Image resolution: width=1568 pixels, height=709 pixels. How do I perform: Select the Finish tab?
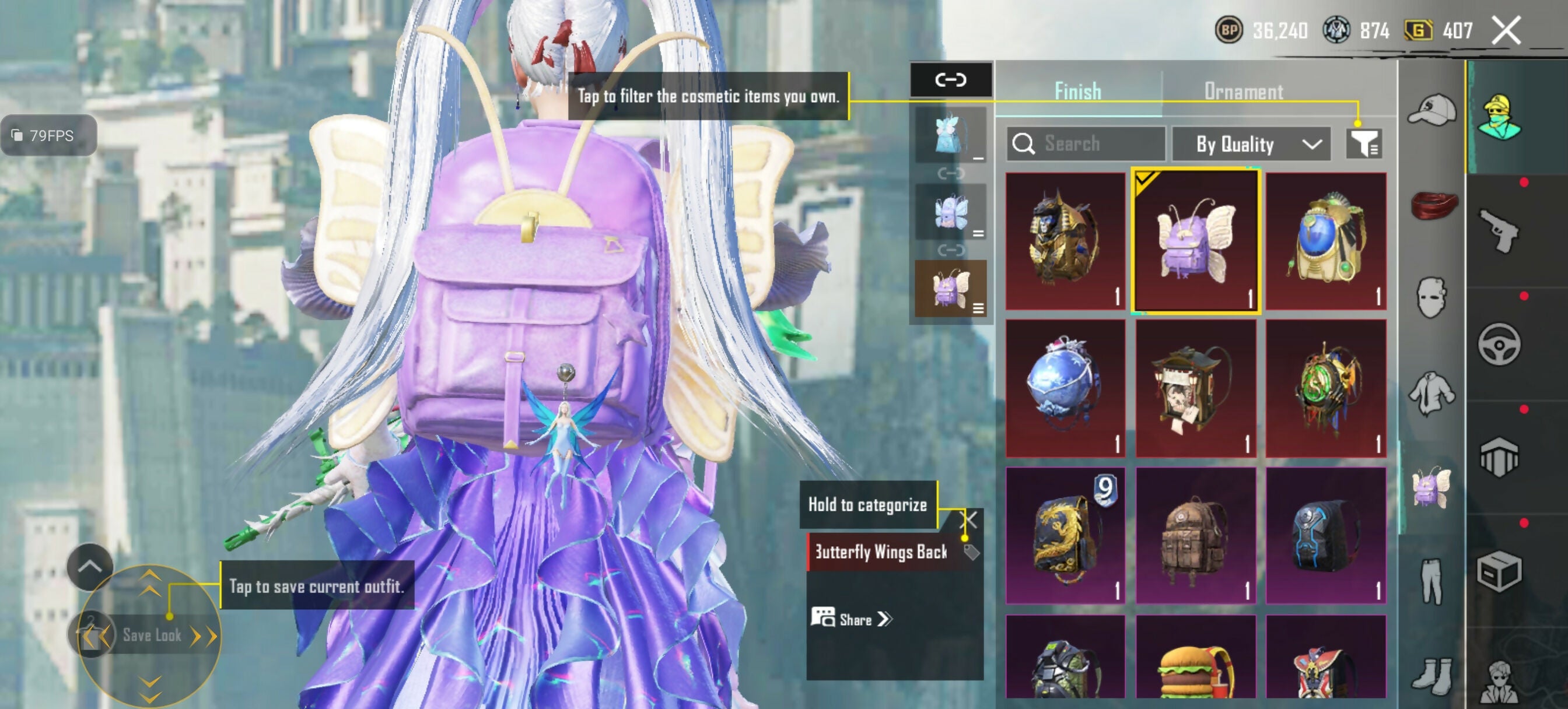click(x=1077, y=92)
